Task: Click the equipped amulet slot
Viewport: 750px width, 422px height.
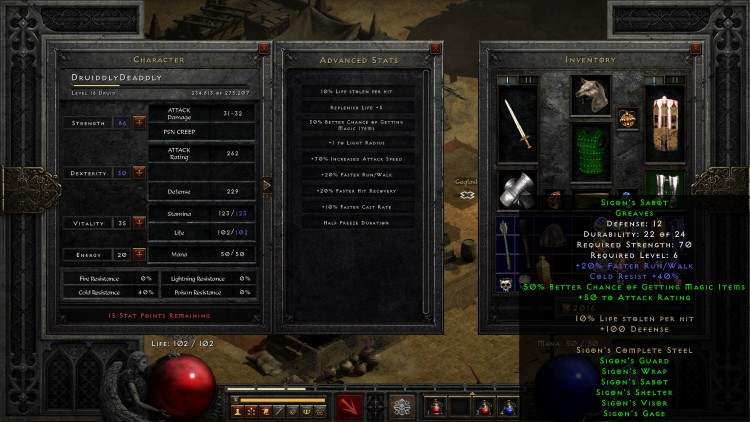Action: (628, 117)
